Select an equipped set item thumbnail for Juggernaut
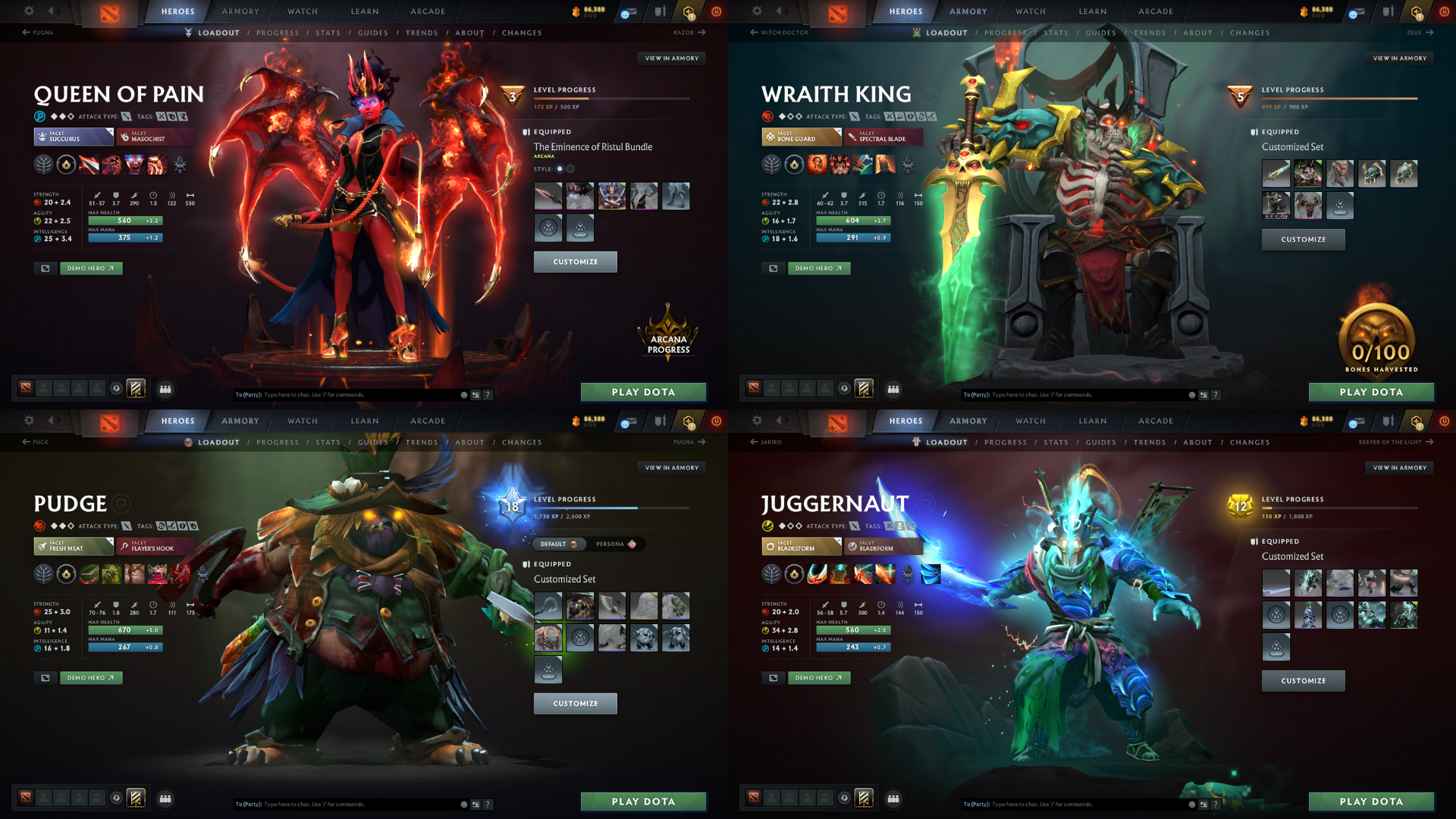The width and height of the screenshot is (1456, 819). point(1276,582)
